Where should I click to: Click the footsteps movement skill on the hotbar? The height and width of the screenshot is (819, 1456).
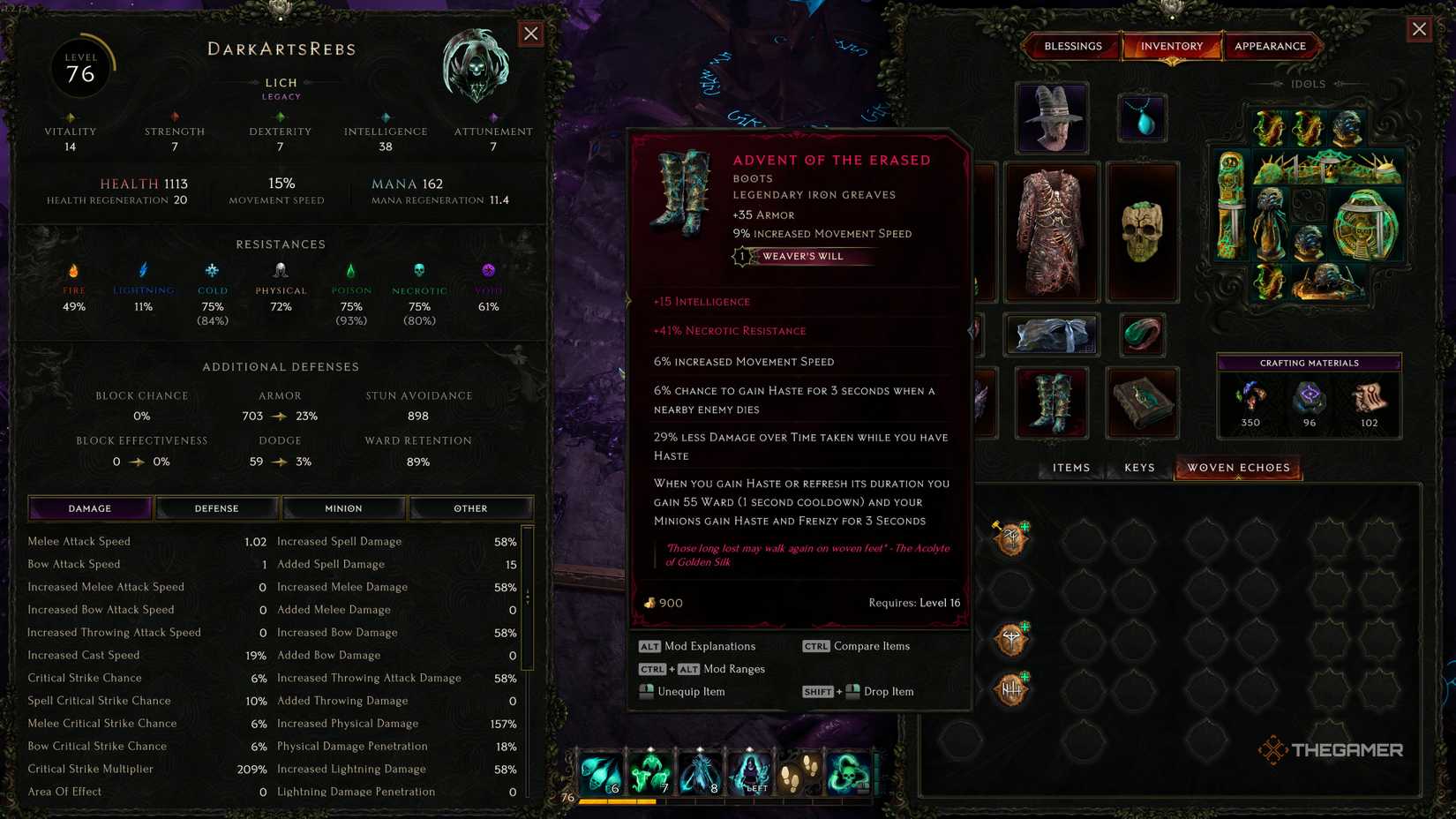(x=801, y=770)
